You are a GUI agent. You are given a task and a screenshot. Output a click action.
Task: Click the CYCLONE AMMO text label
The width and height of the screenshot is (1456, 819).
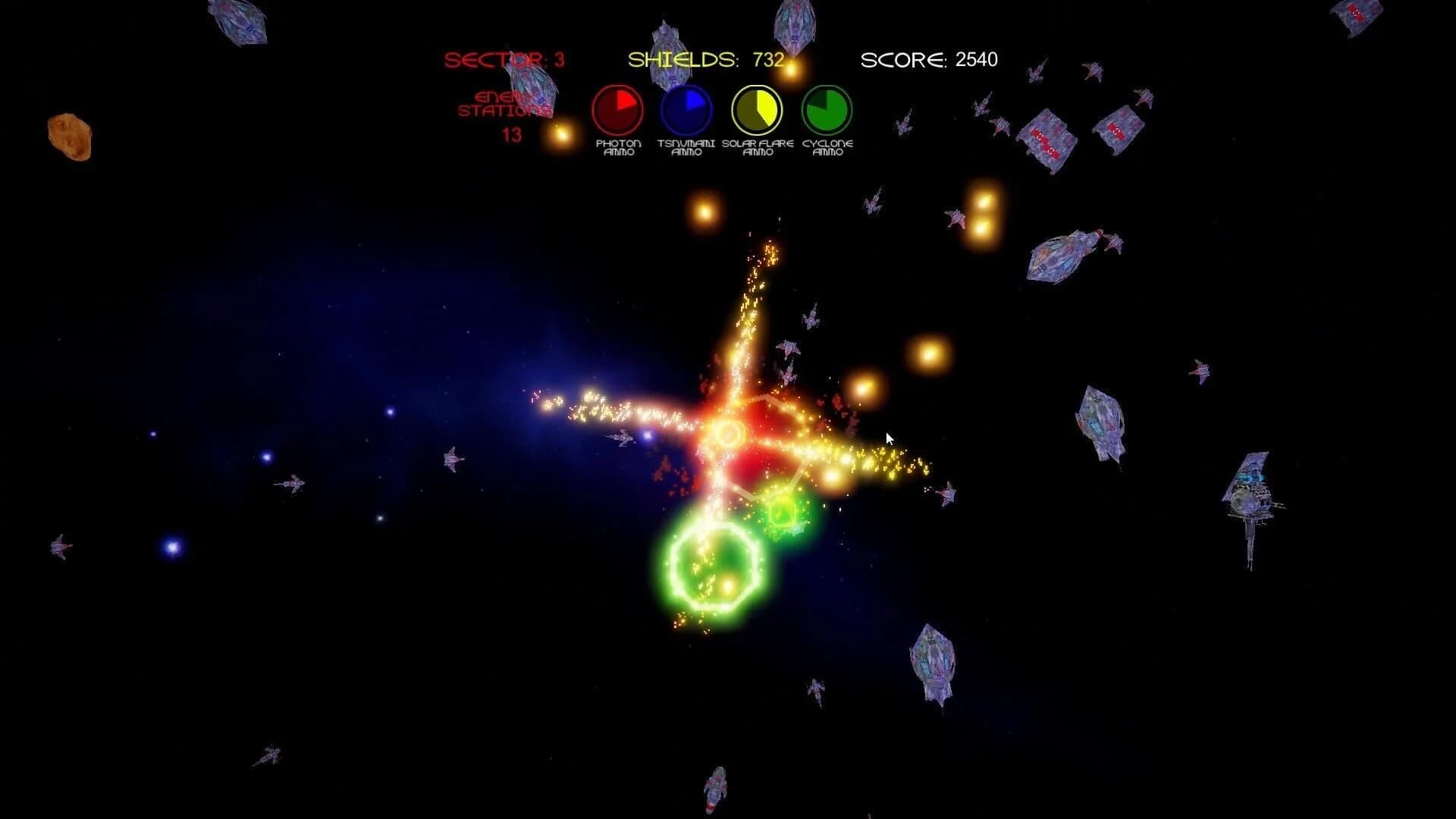click(827, 146)
